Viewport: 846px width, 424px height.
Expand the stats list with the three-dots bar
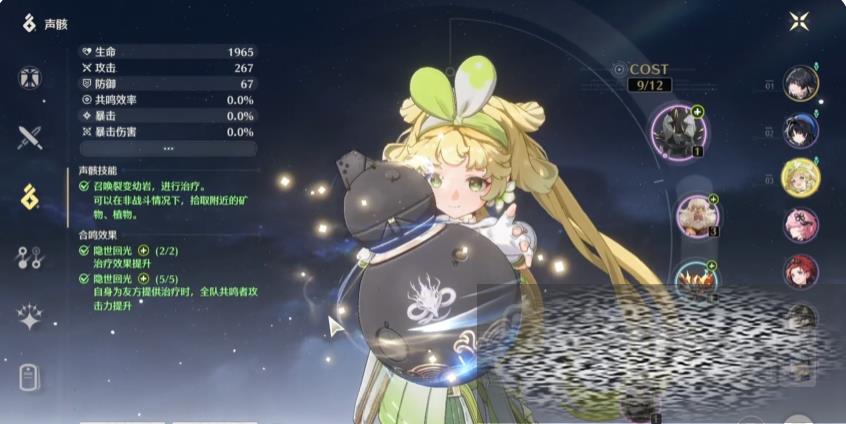(168, 148)
